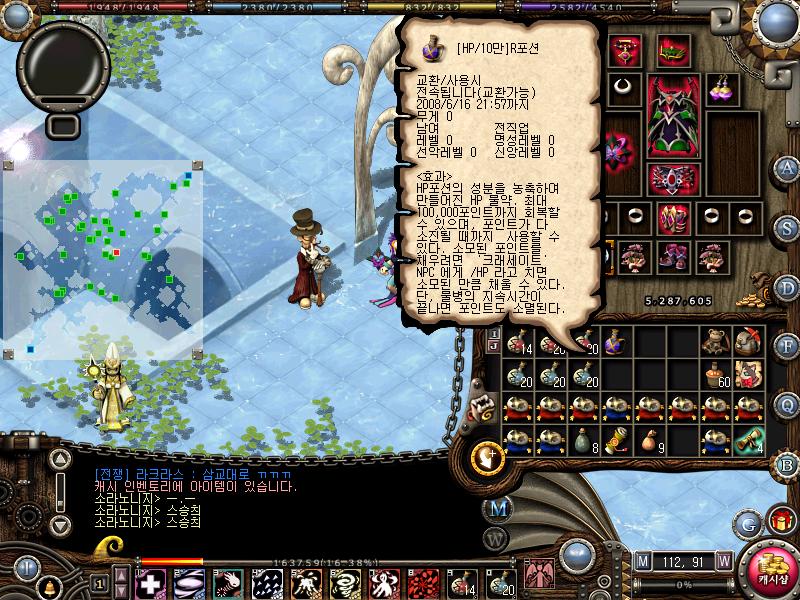This screenshot has height=600, width=800.
Task: Select the purple R potion in inventory
Action: (x=617, y=343)
